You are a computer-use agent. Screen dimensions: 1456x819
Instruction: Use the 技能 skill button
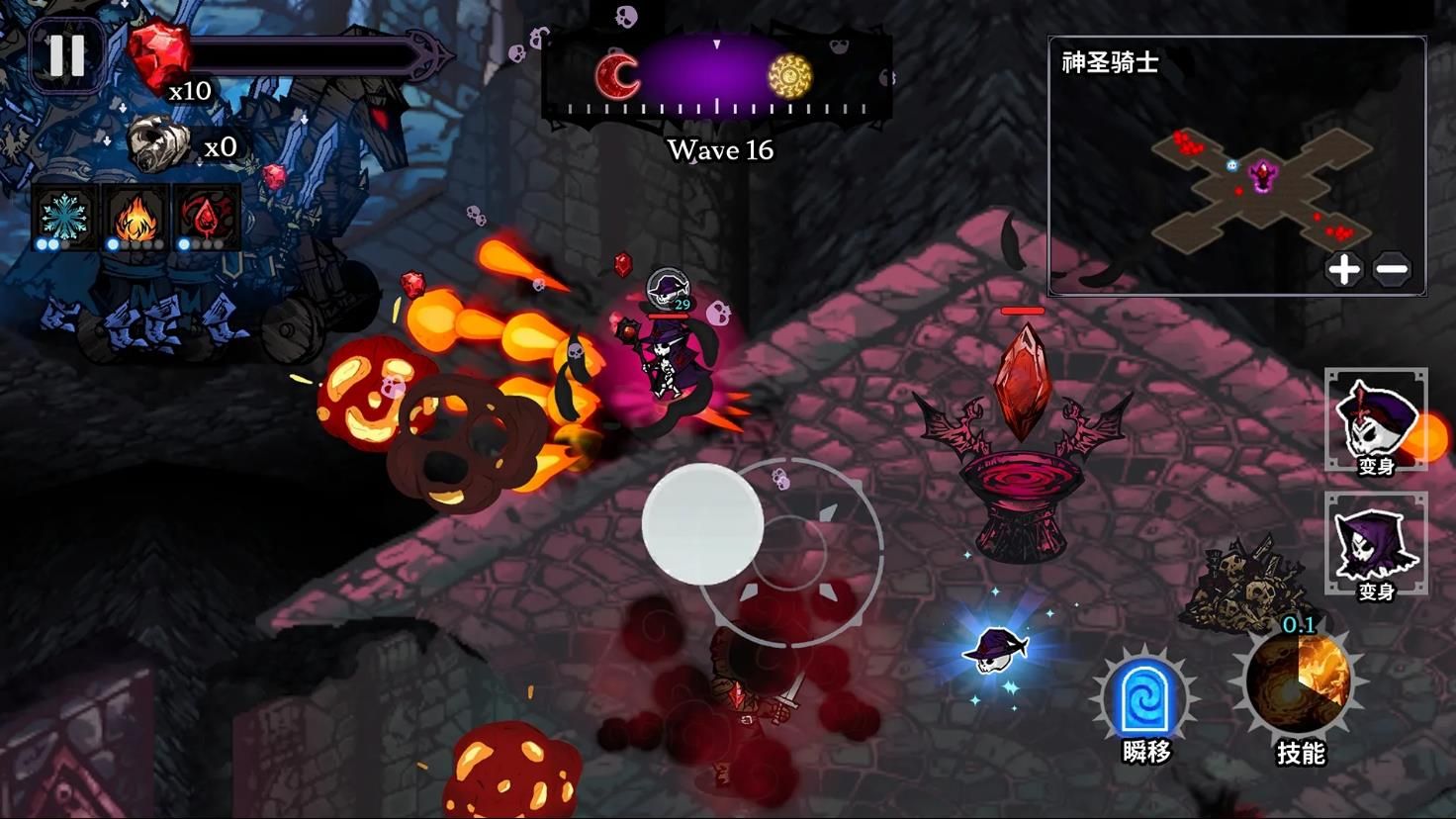coord(1299,684)
